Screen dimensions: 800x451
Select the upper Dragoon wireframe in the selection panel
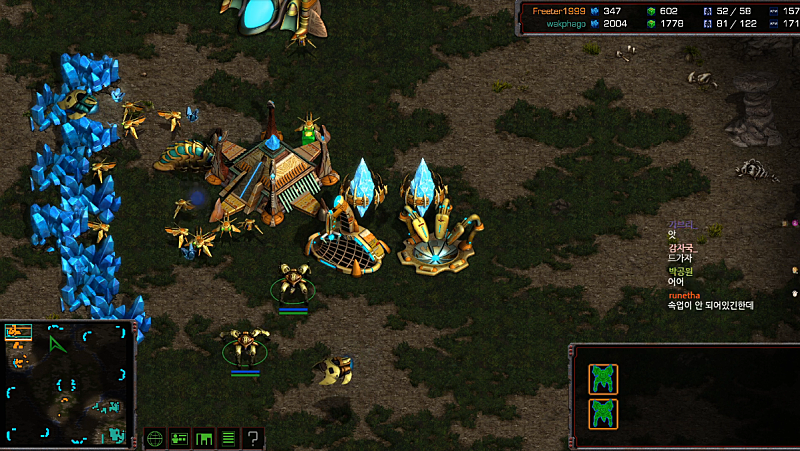pyautogui.click(x=603, y=379)
